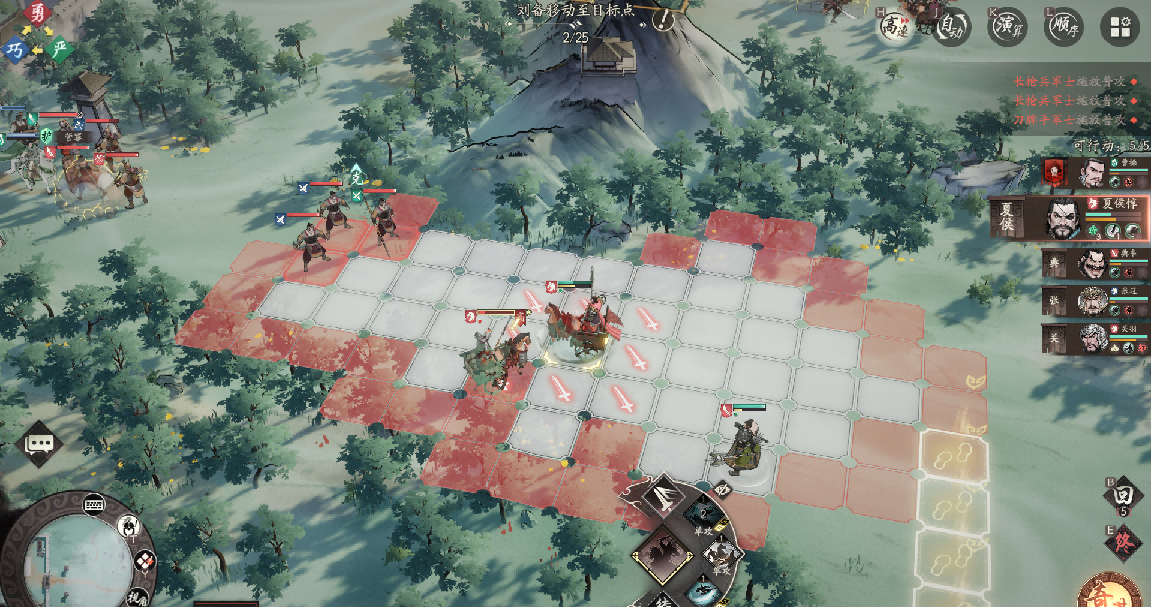1151x607 pixels.
Task: Enable 自动 auto-battle
Action: click(952, 28)
